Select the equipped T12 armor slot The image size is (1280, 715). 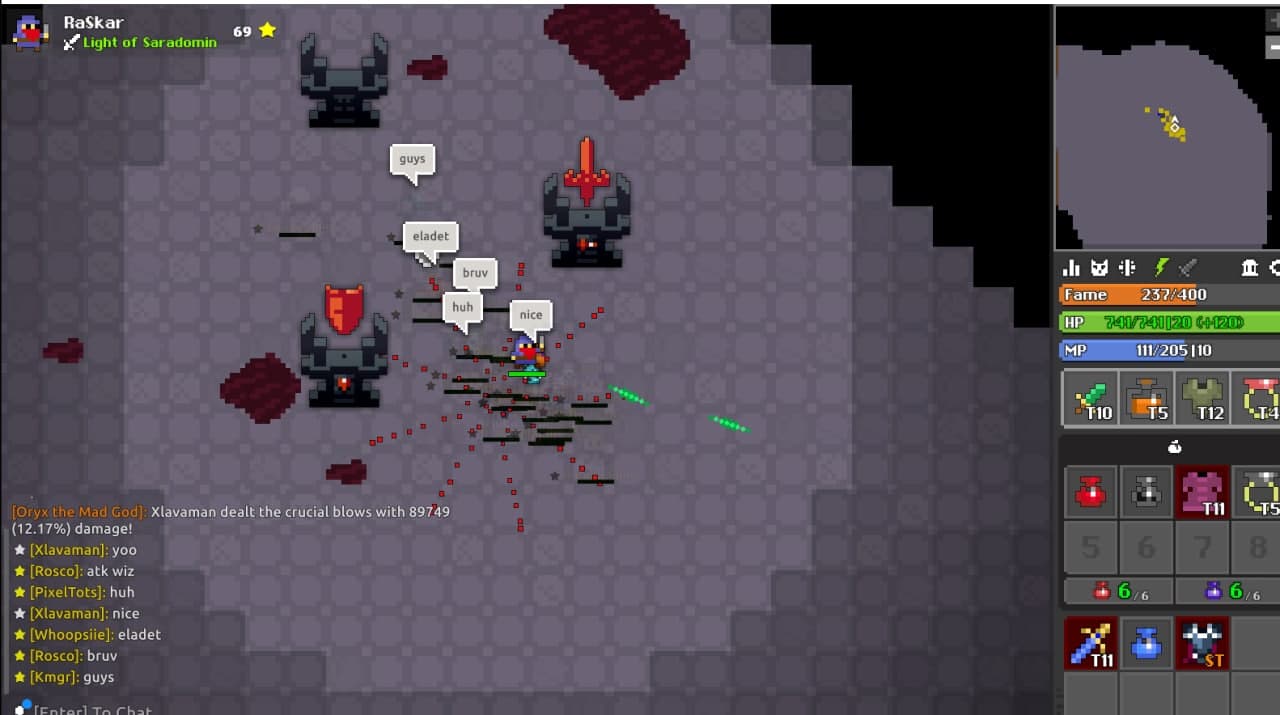coord(1203,398)
